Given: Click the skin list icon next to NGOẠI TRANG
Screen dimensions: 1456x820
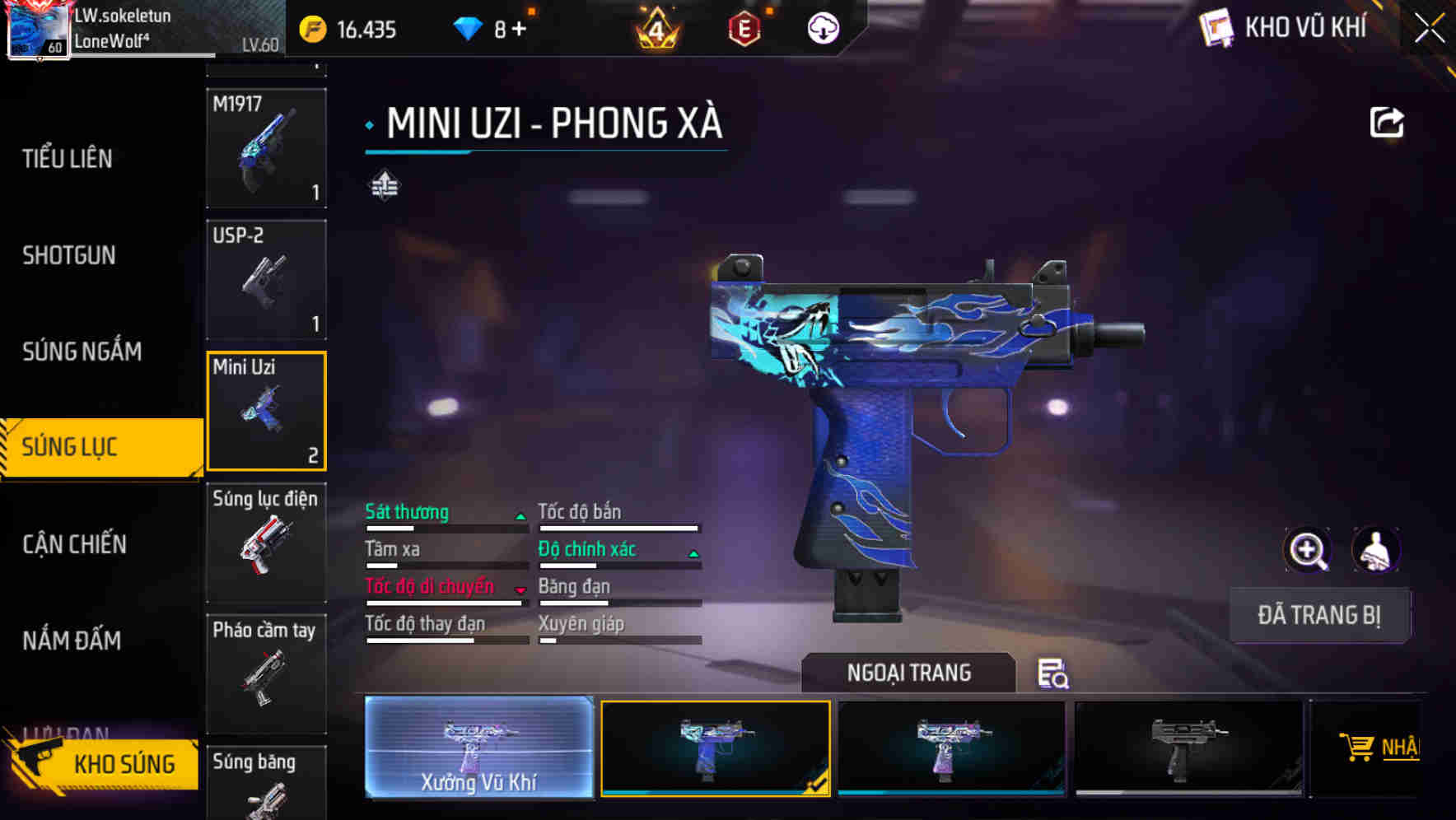Looking at the screenshot, I should click(x=1054, y=674).
